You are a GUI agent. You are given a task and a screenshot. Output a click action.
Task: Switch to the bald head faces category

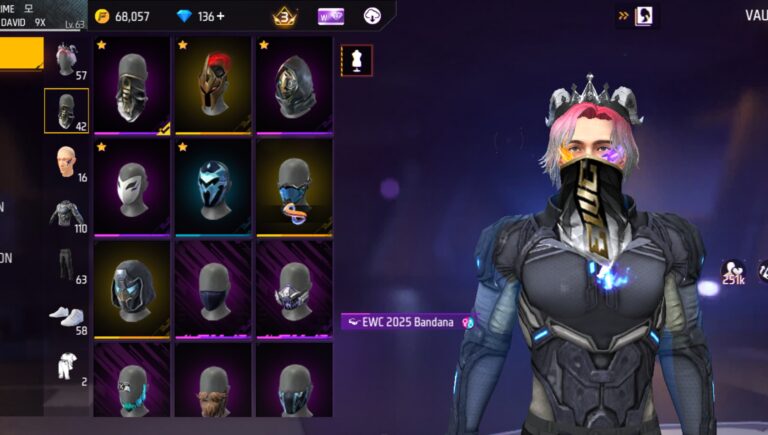(x=66, y=162)
